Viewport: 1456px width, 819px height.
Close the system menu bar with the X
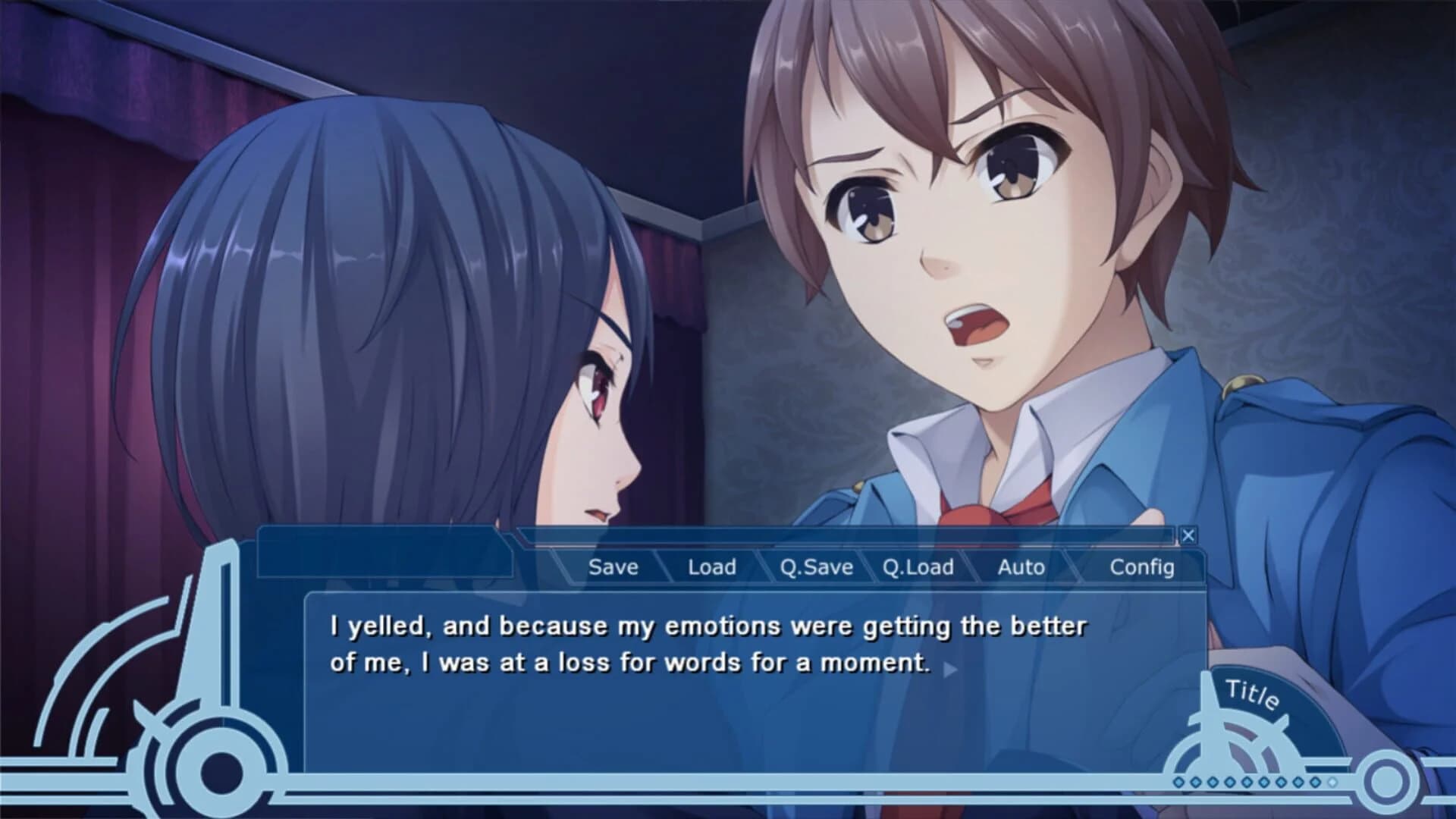pyautogui.click(x=1188, y=535)
